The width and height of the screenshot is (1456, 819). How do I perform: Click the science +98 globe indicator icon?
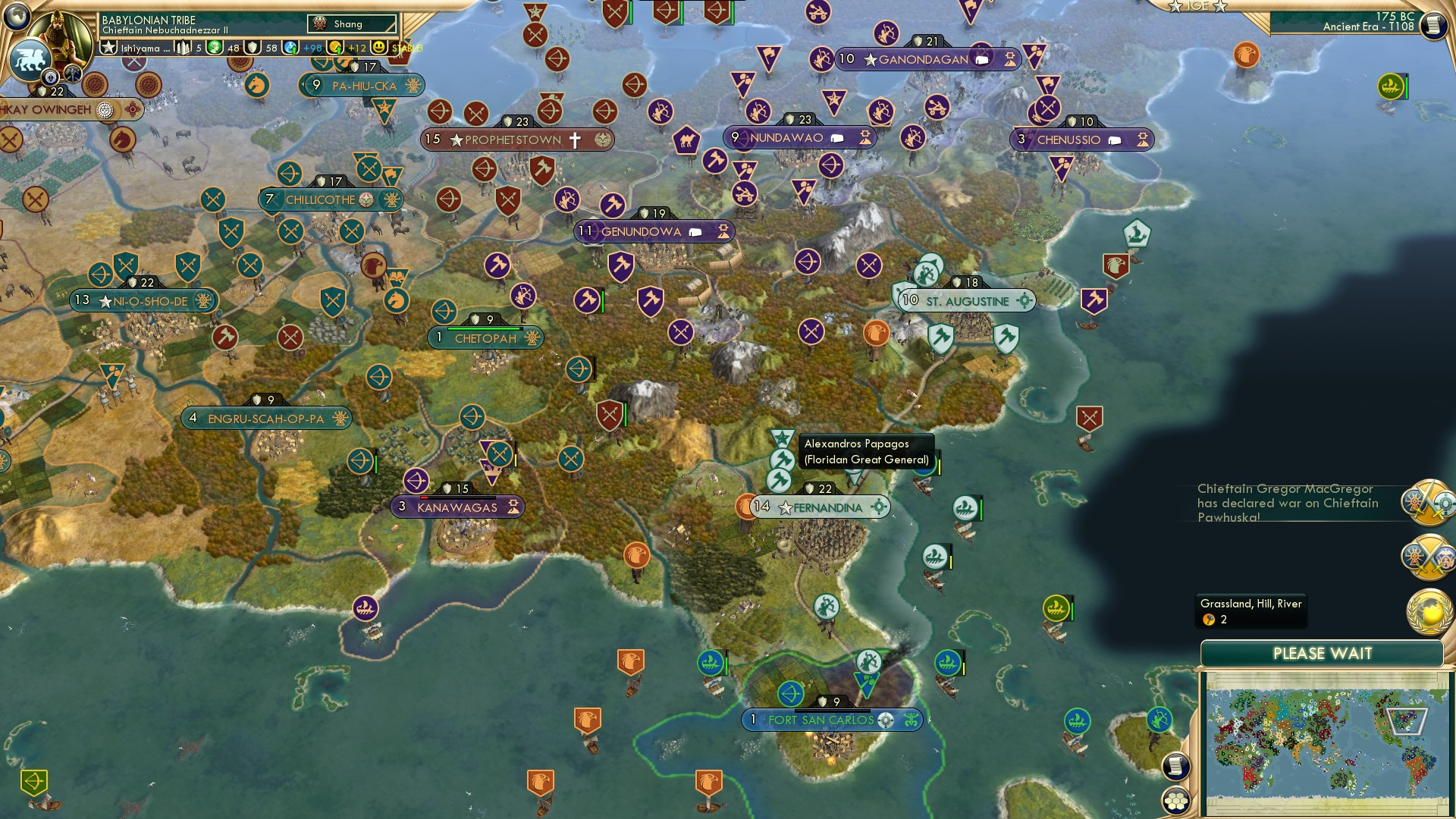click(x=292, y=47)
